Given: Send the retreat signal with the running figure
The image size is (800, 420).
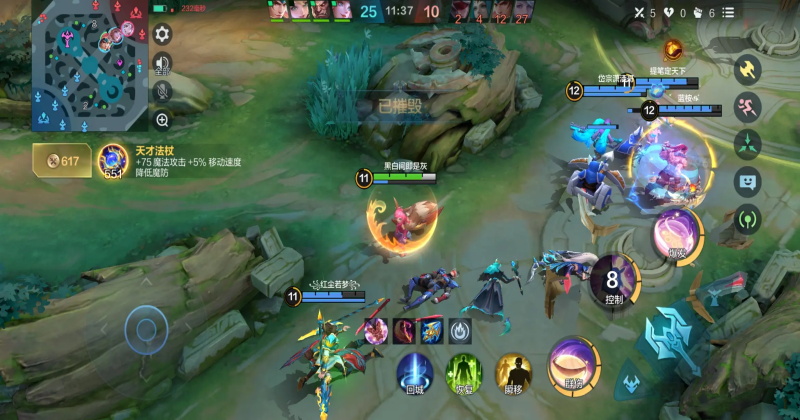Looking at the screenshot, I should coord(746,107).
